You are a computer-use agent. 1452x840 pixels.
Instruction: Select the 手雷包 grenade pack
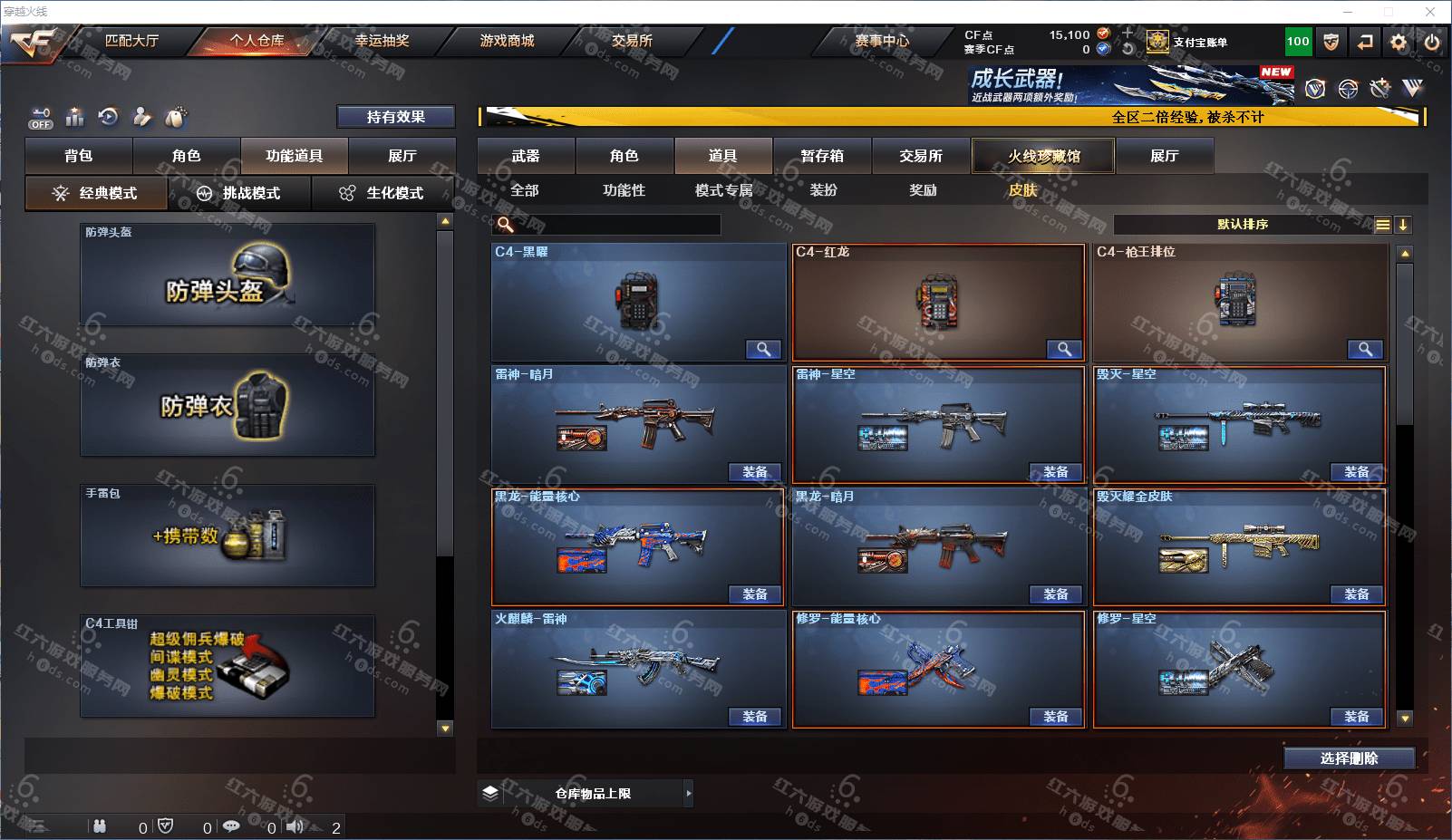point(227,536)
